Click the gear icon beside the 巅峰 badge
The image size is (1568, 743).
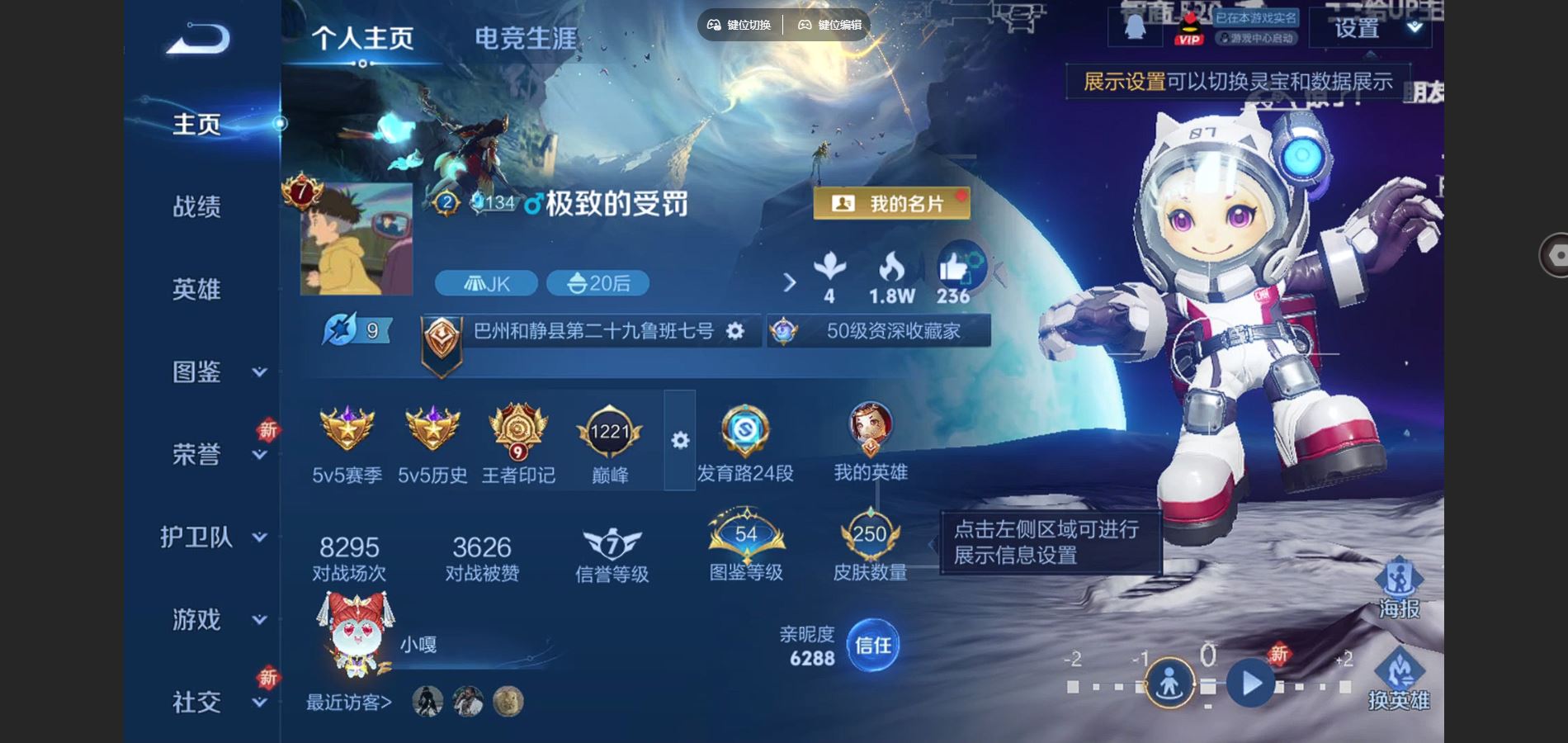point(679,442)
